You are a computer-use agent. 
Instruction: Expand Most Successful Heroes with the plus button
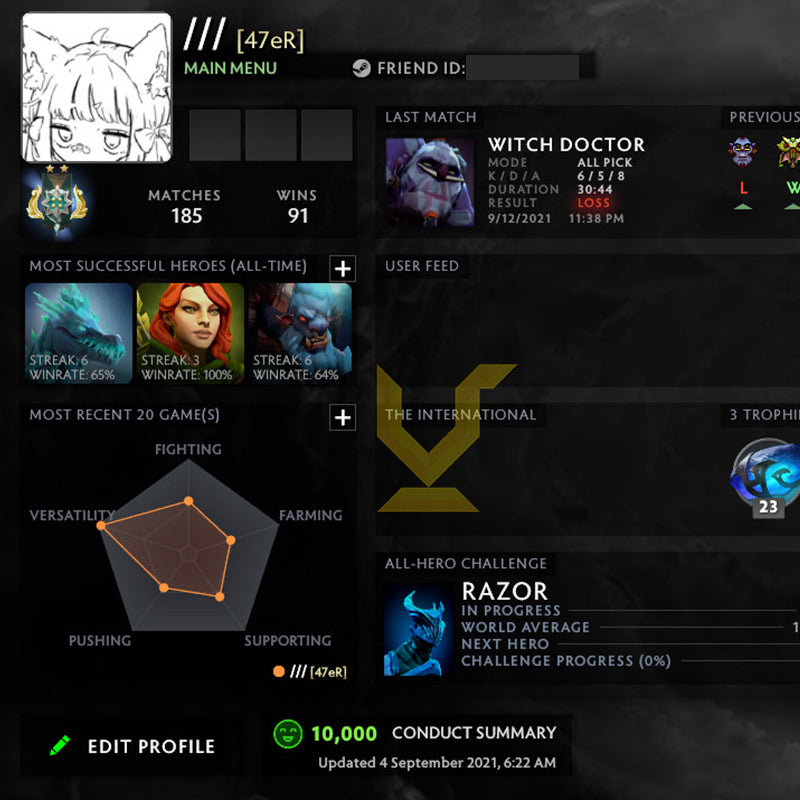(x=343, y=268)
